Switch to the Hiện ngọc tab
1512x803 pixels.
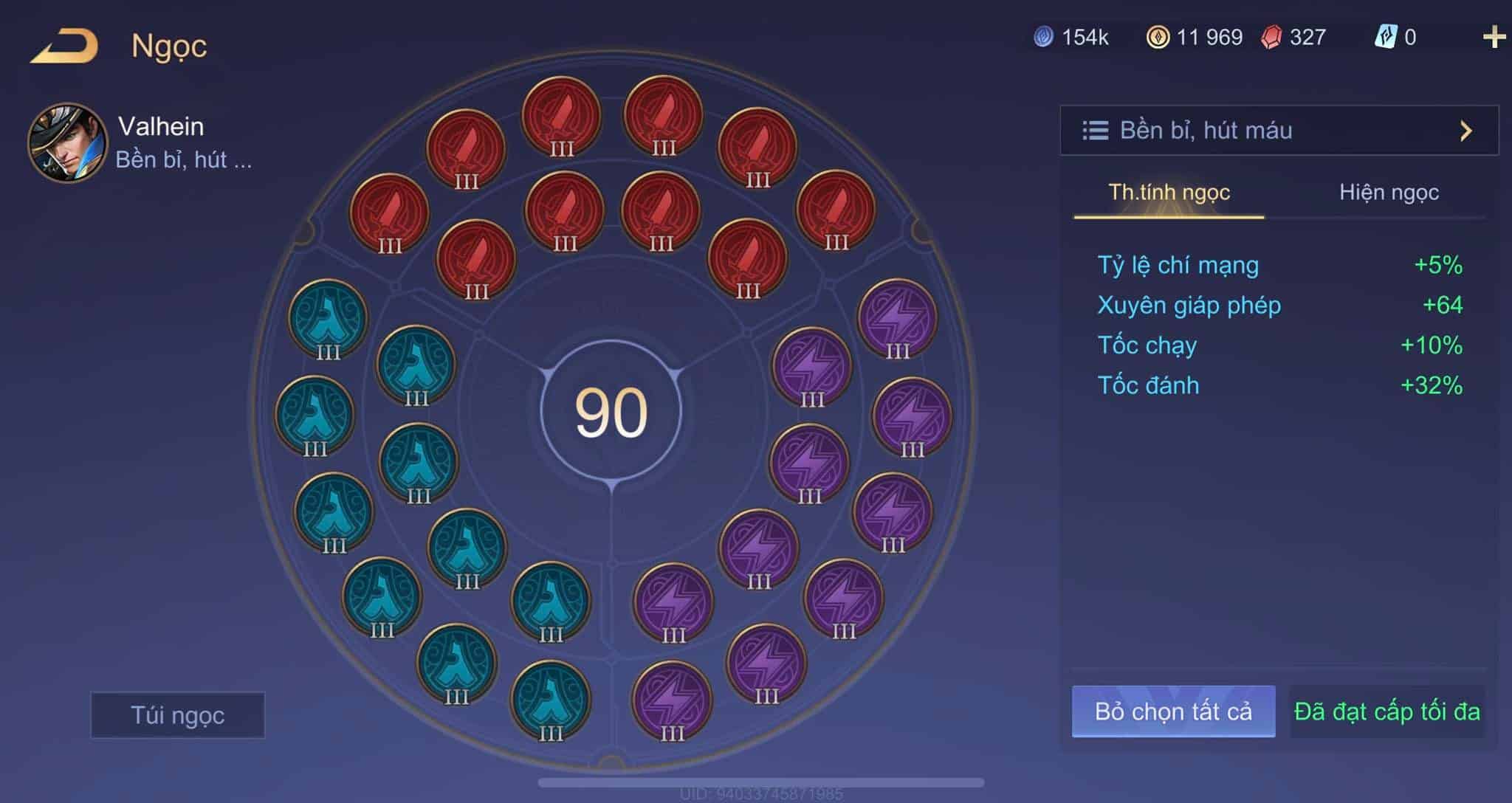(1389, 193)
